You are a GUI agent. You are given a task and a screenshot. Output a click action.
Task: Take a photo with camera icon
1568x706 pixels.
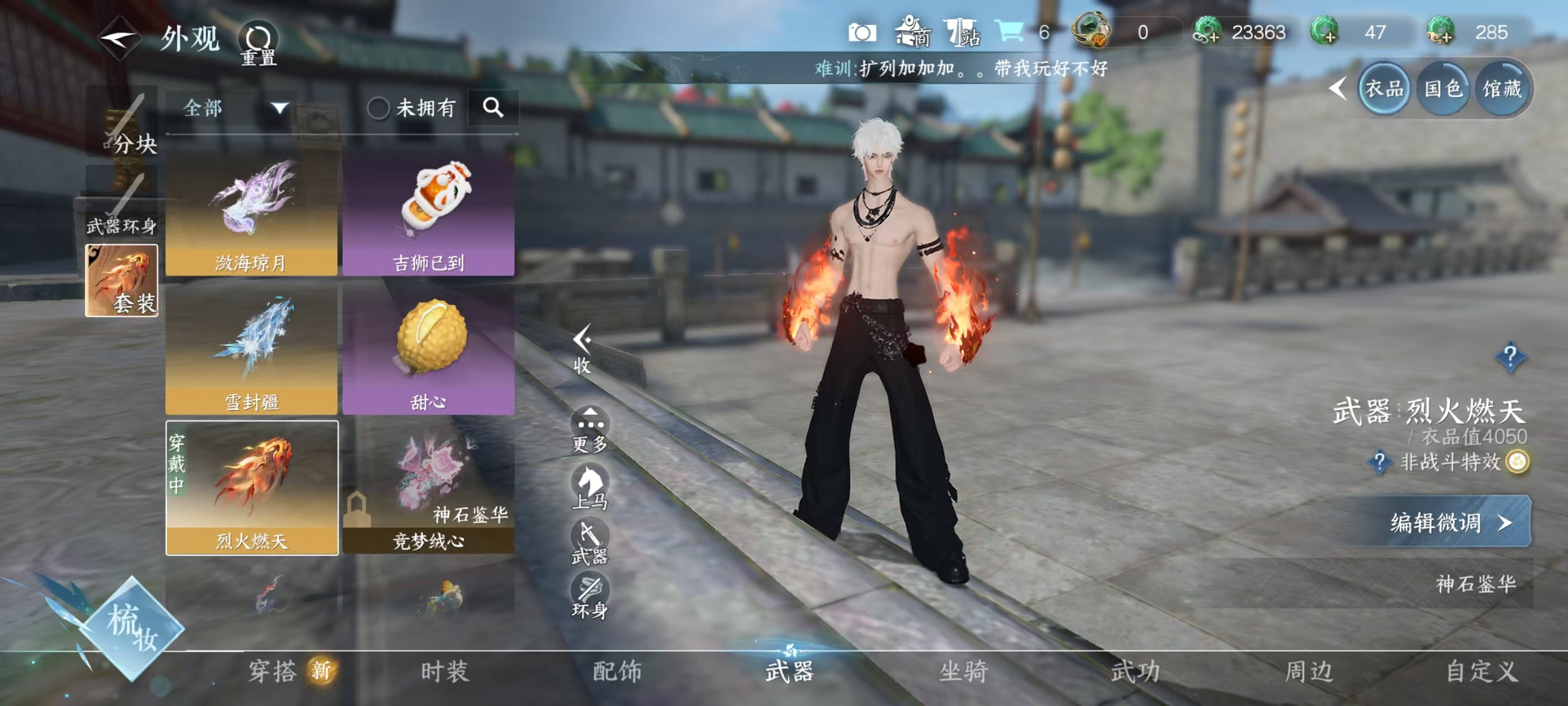[x=862, y=33]
